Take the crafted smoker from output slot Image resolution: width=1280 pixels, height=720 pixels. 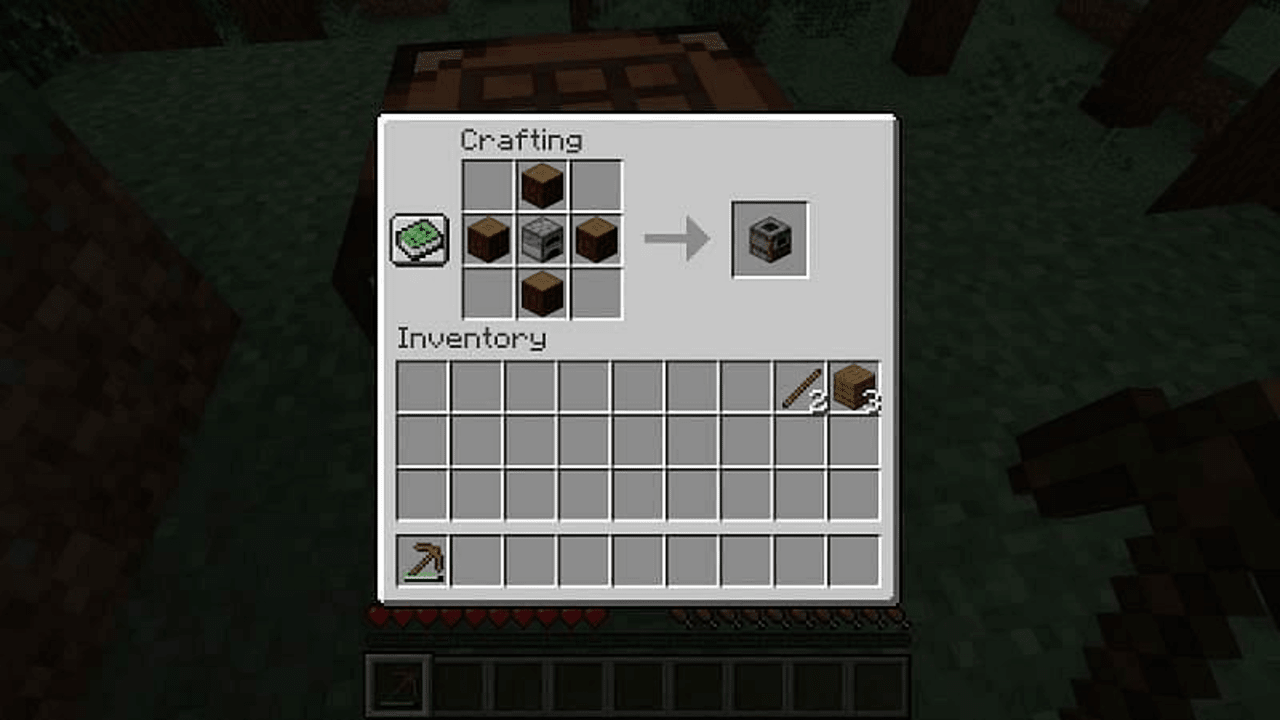click(x=770, y=240)
